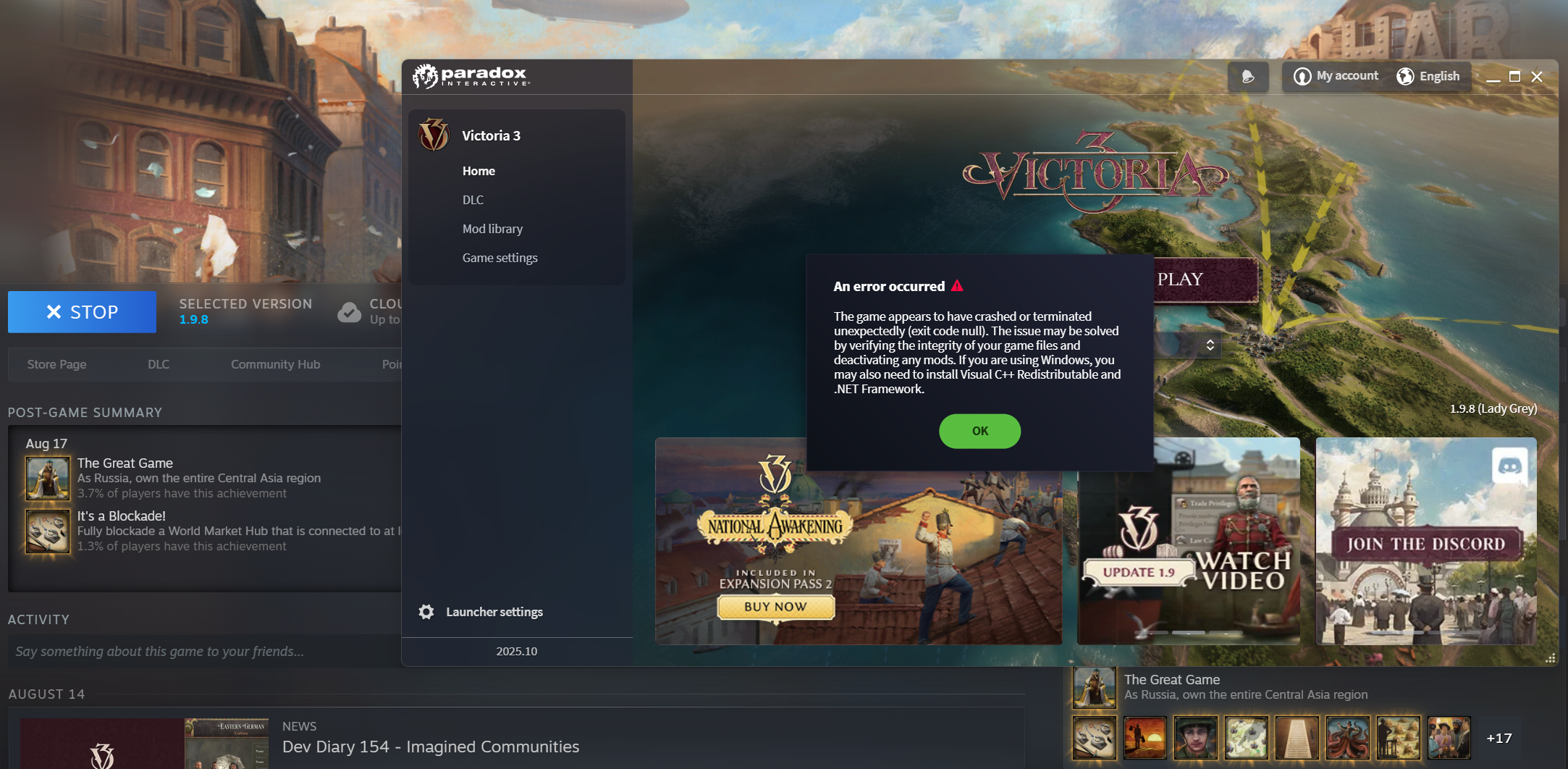This screenshot has width=1568, height=769.
Task: Click the soldier portrait achievement icon
Action: click(1194, 739)
